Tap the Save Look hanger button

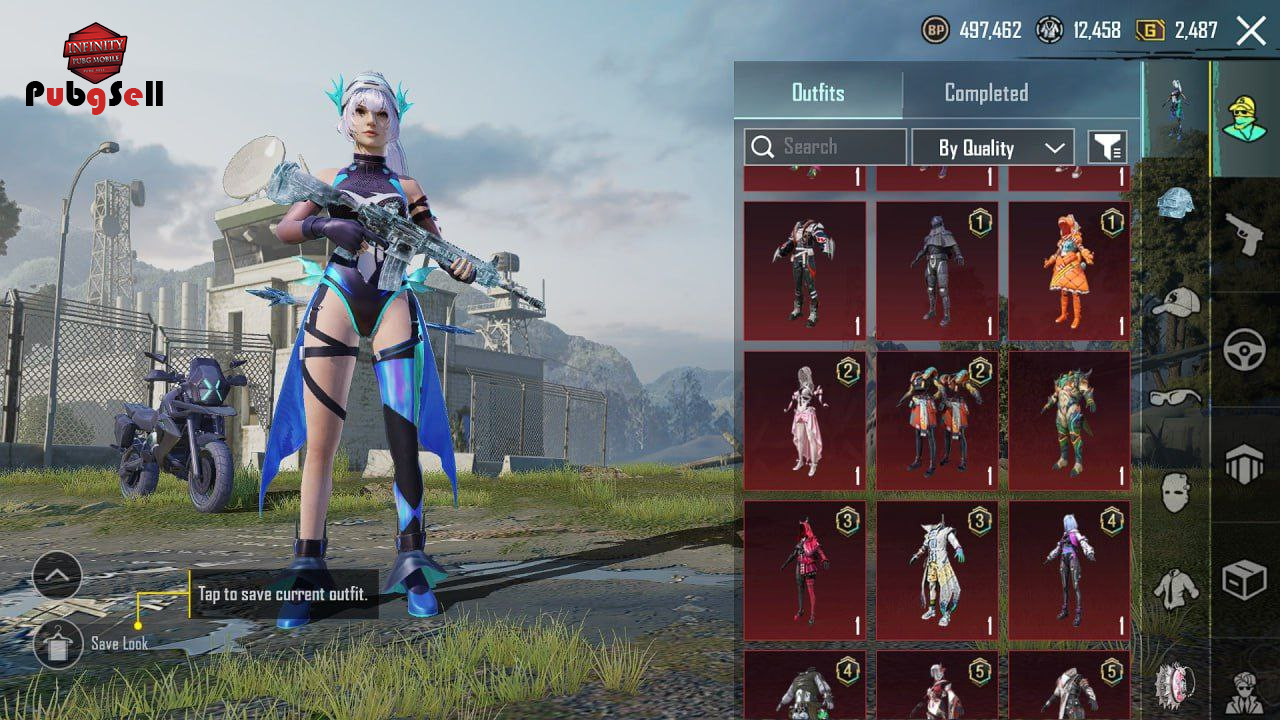[58, 643]
